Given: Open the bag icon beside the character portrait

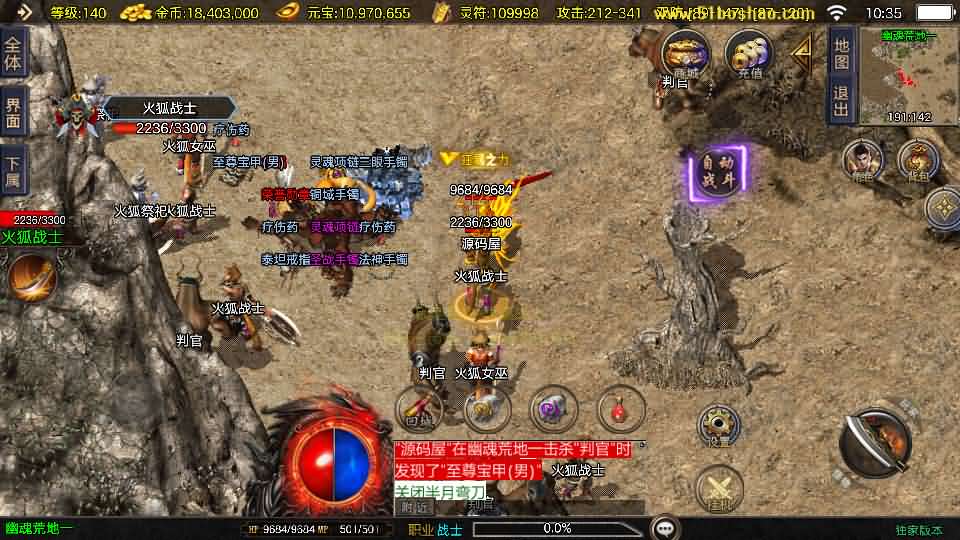Looking at the screenshot, I should pyautogui.click(x=916, y=160).
